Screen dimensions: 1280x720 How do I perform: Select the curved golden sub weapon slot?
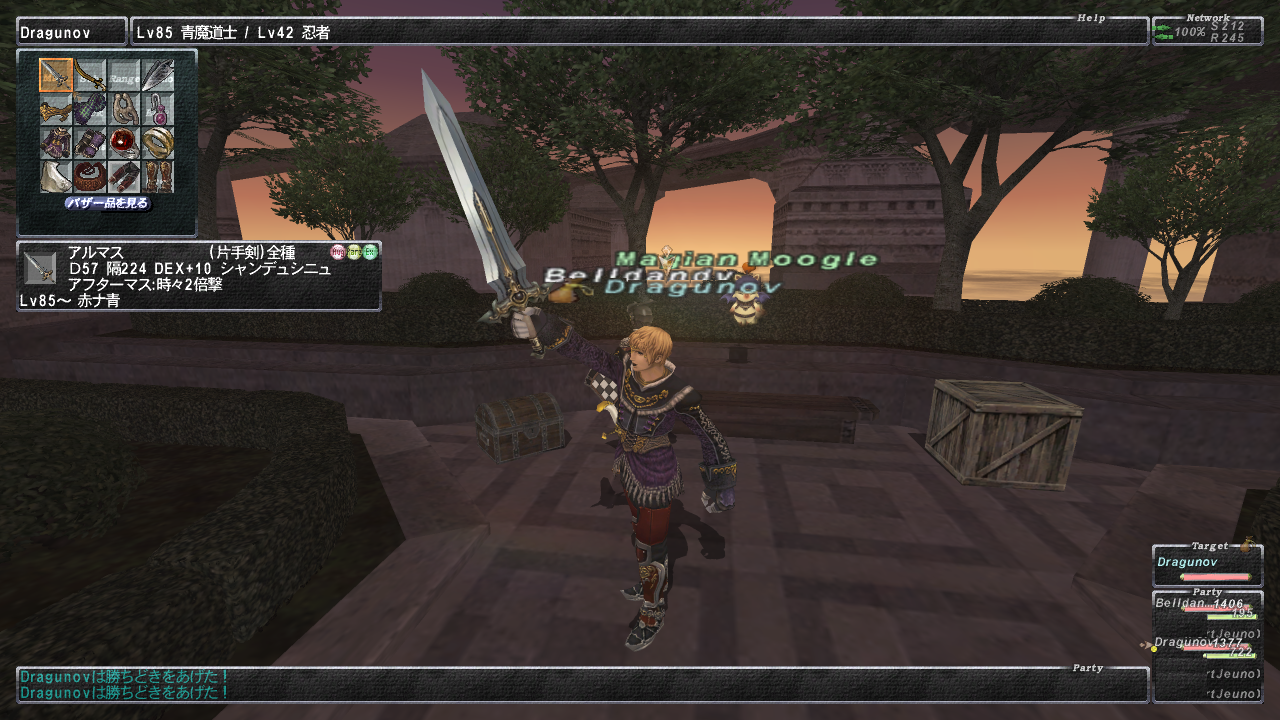coord(90,75)
